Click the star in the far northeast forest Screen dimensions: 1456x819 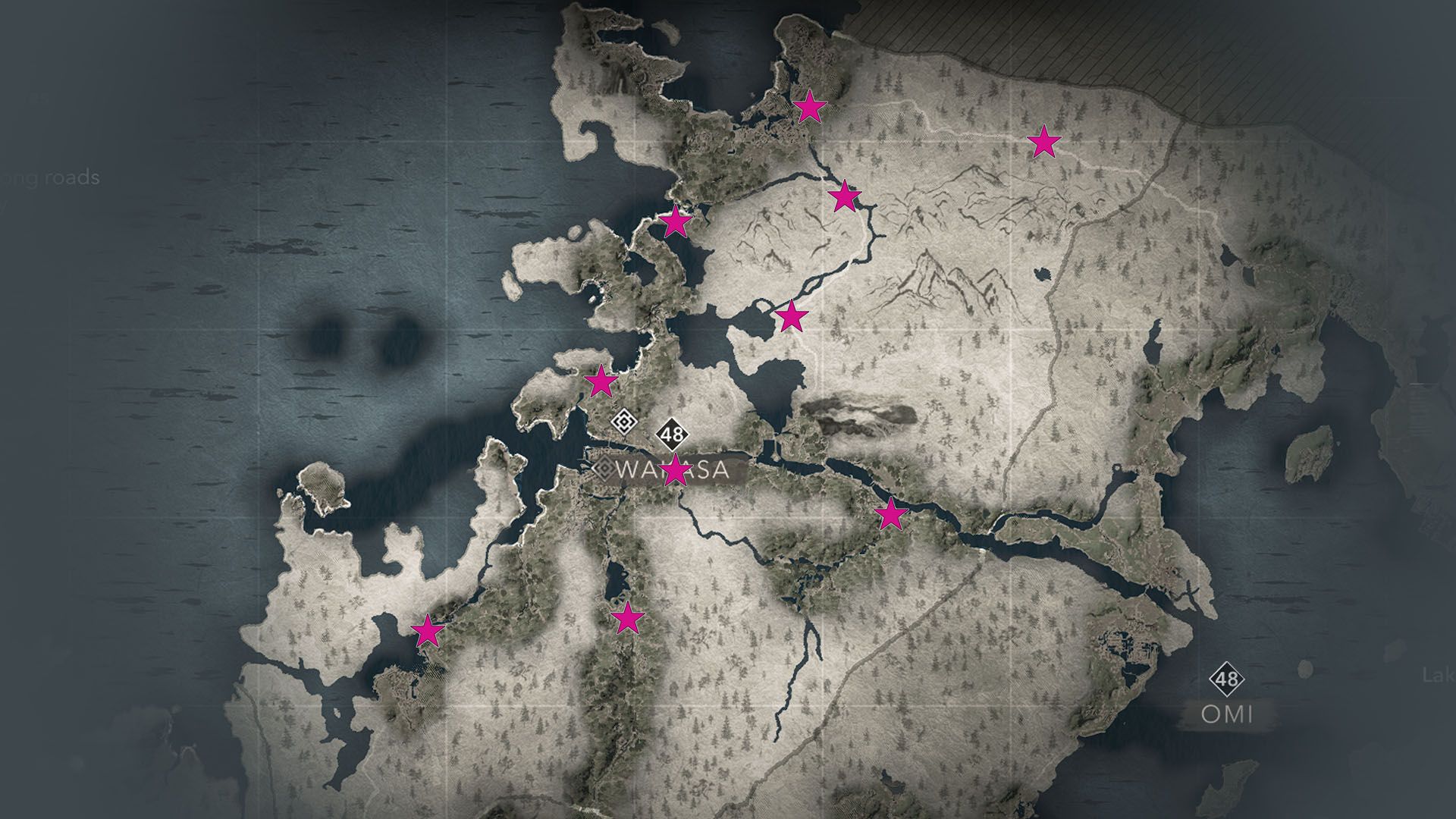tap(1044, 141)
